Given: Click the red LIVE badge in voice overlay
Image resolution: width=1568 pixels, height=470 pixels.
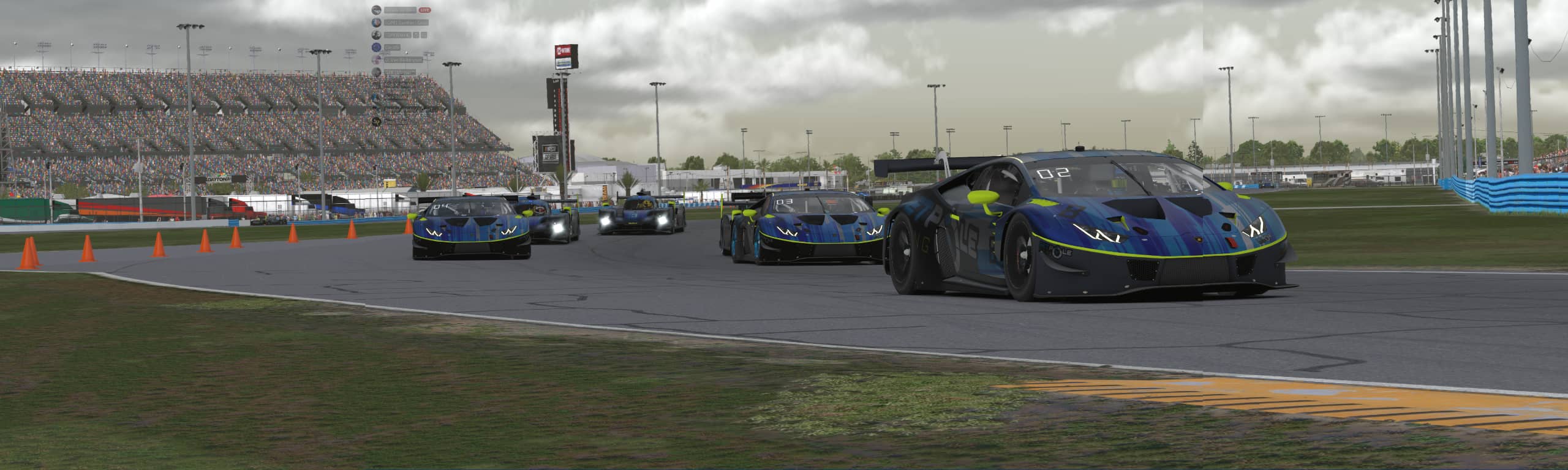Looking at the screenshot, I should tap(424, 10).
